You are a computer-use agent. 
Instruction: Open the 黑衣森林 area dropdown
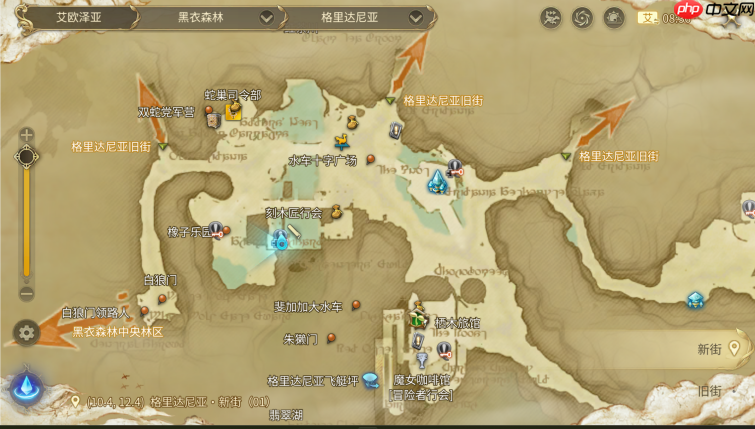click(266, 17)
